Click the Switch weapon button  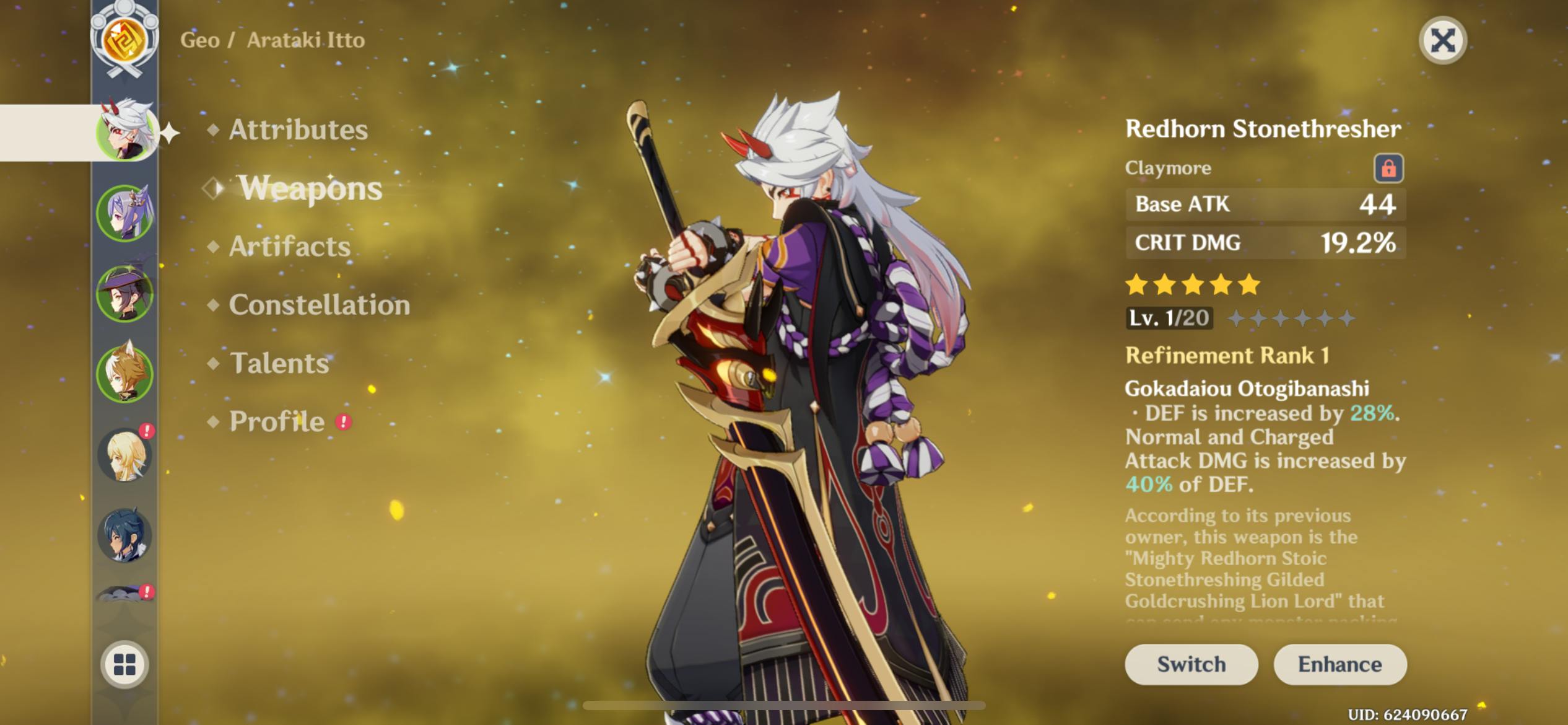coord(1191,664)
